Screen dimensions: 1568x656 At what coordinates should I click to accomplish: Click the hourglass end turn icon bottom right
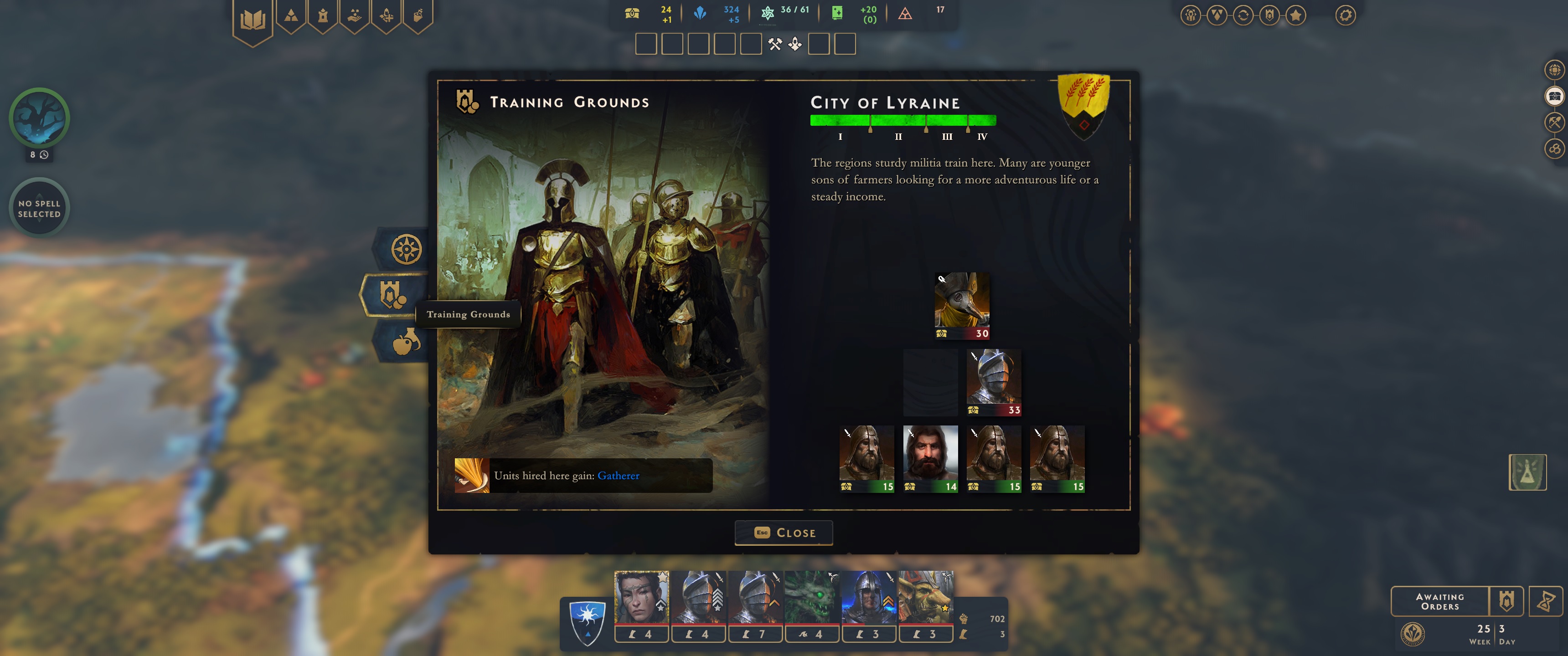1547,602
